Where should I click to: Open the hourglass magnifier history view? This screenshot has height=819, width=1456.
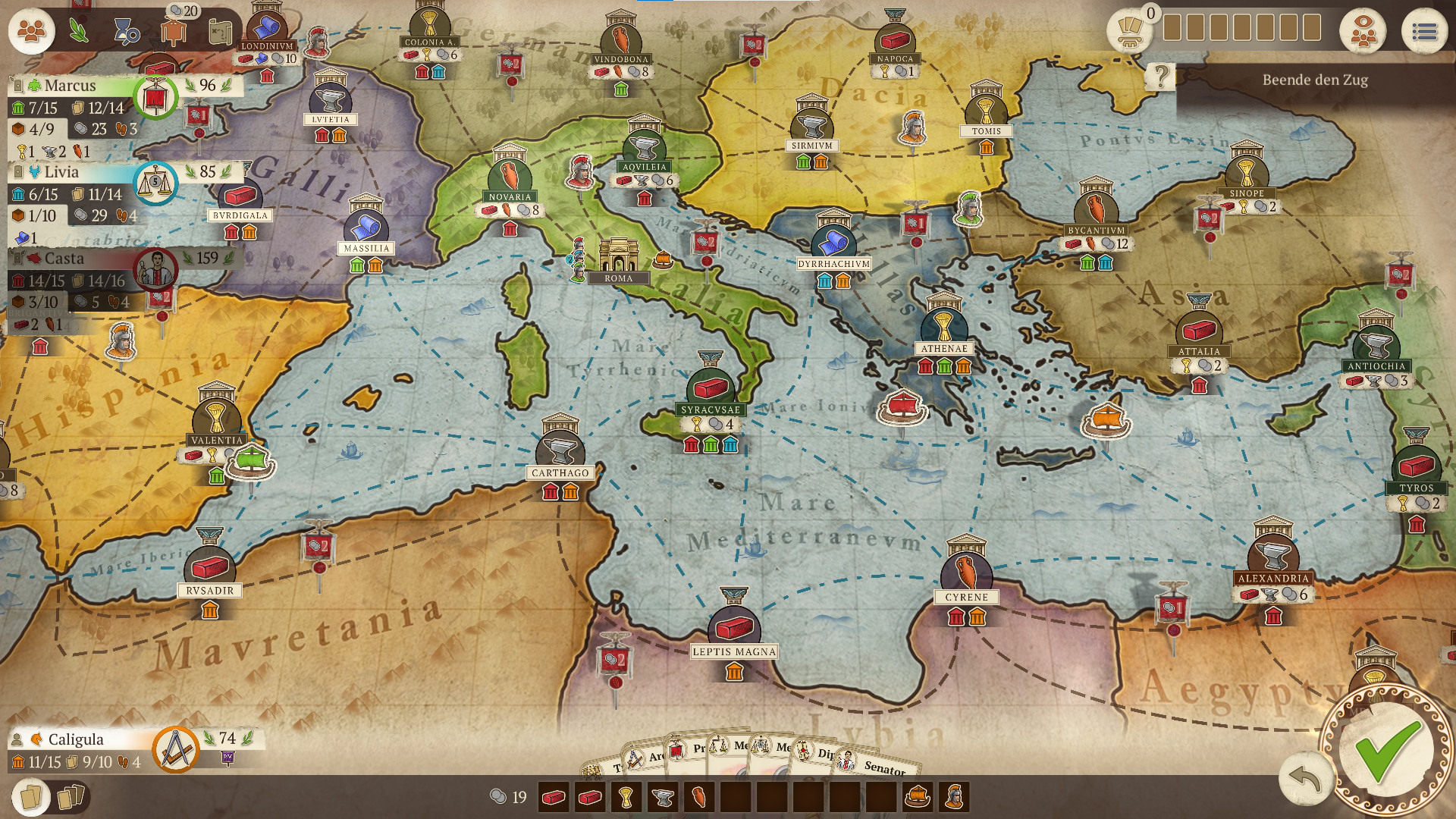click(126, 32)
